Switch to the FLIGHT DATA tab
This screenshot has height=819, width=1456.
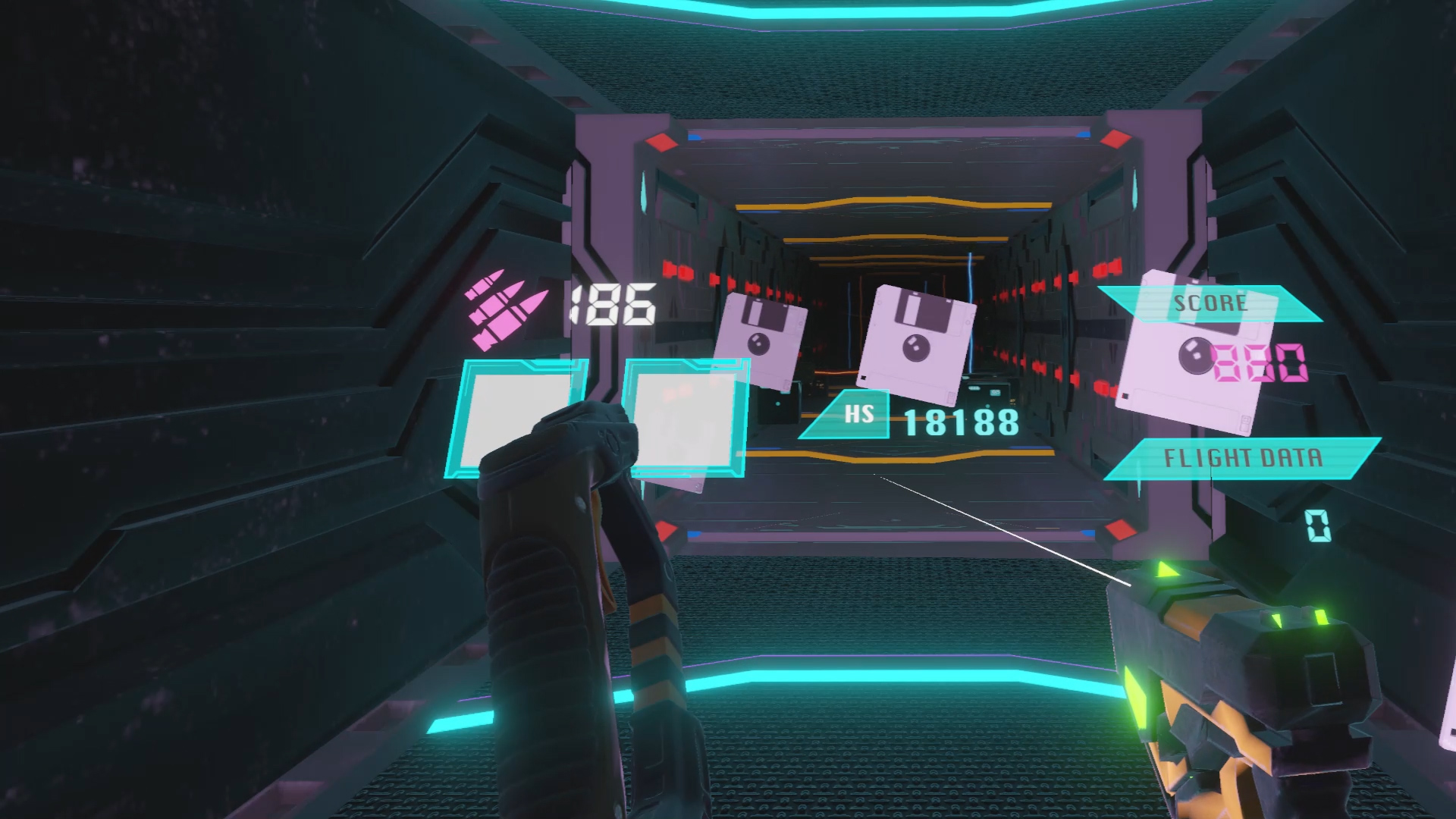tap(1244, 457)
